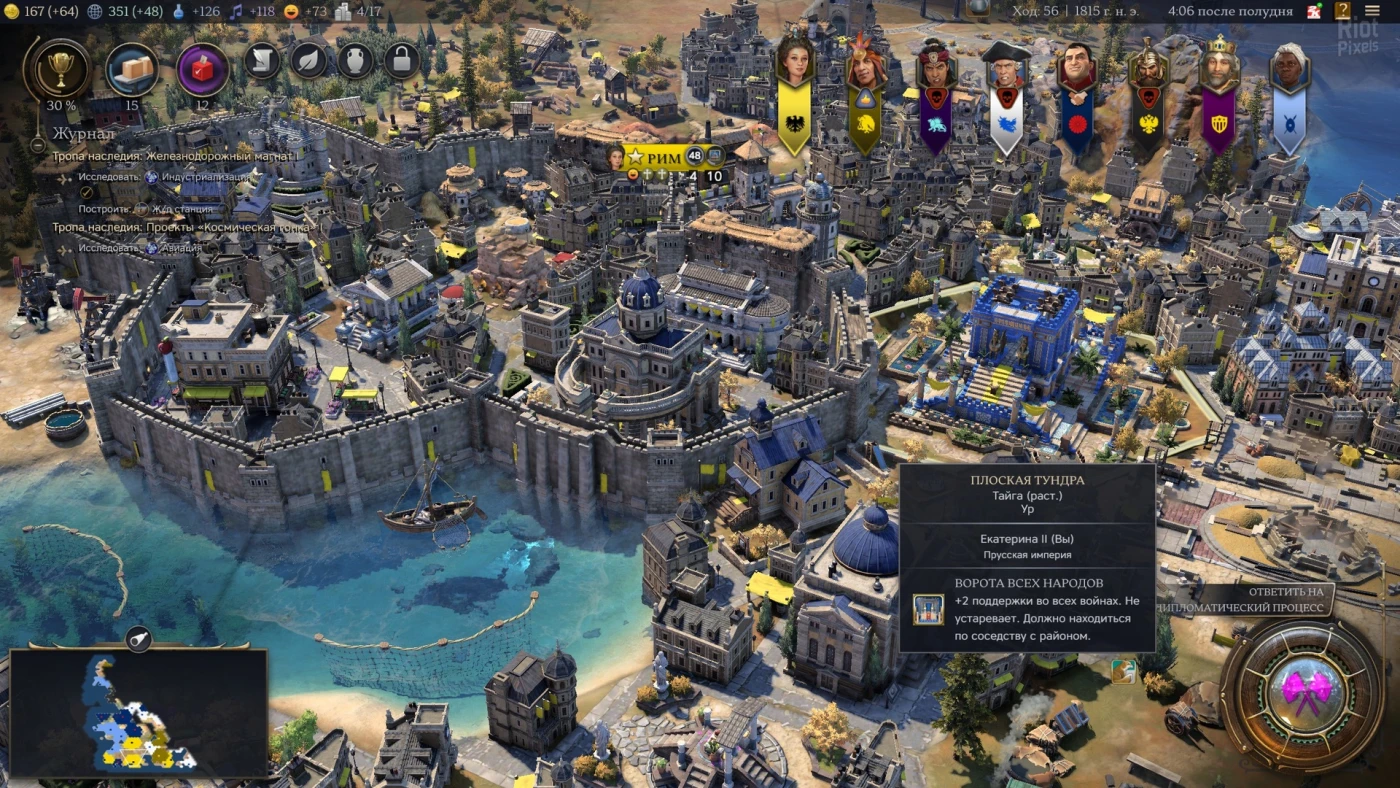The height and width of the screenshot is (788, 1400).
Task: Open the scroll and quill policies button
Action: pyautogui.click(x=262, y=61)
